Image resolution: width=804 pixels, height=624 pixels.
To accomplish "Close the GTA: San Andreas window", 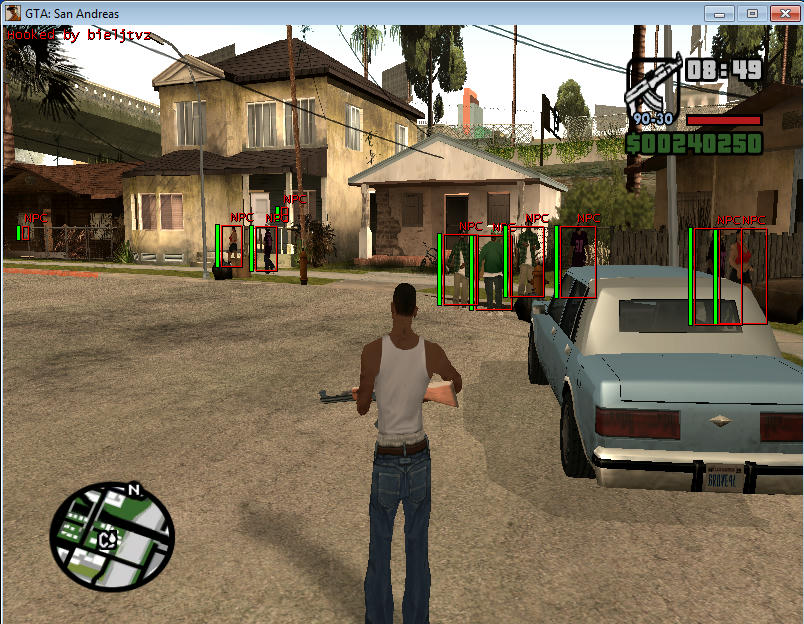I will [x=782, y=13].
